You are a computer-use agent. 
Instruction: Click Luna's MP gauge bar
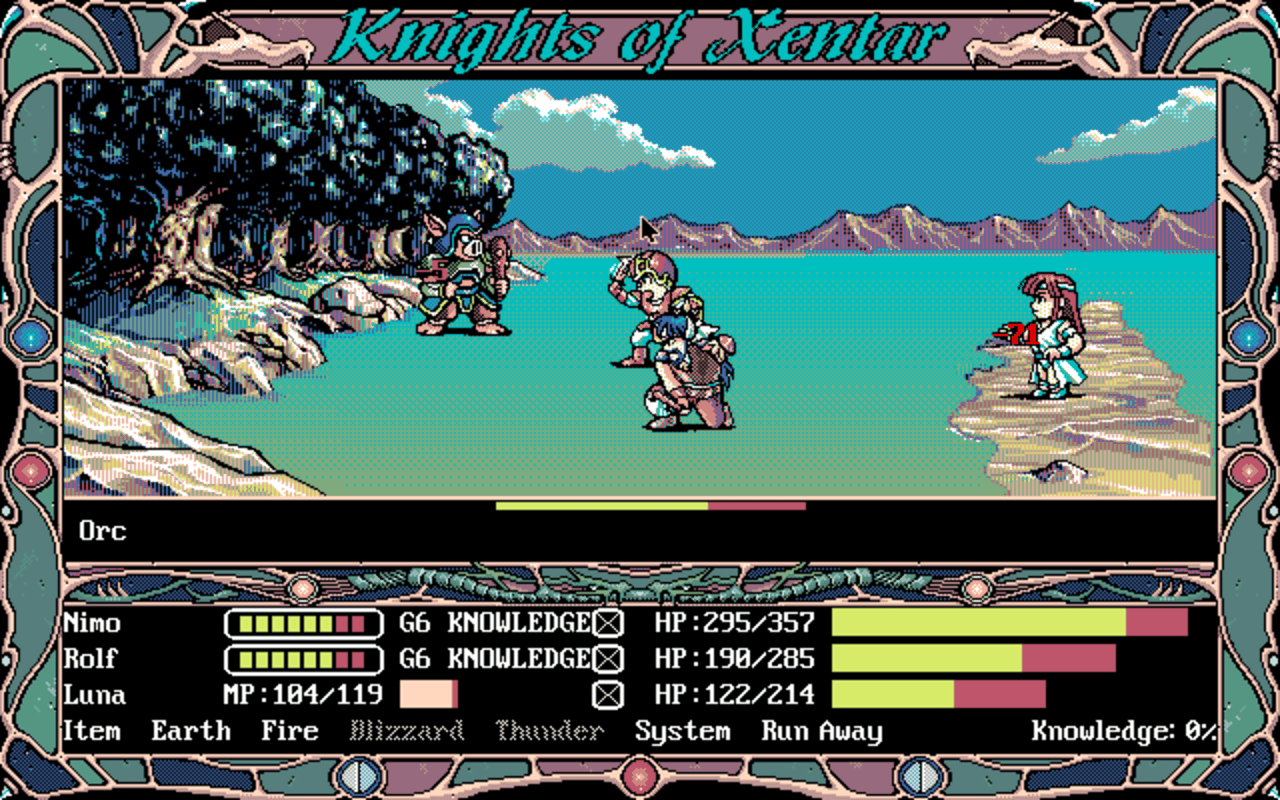point(428,694)
